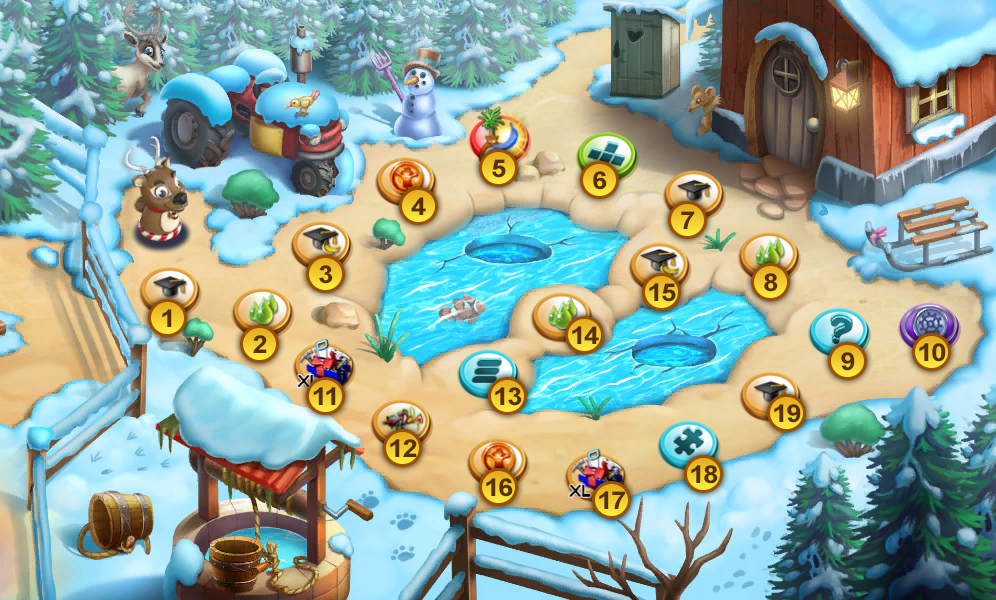
Task: Choose level 3 node
Action: [x=320, y=243]
